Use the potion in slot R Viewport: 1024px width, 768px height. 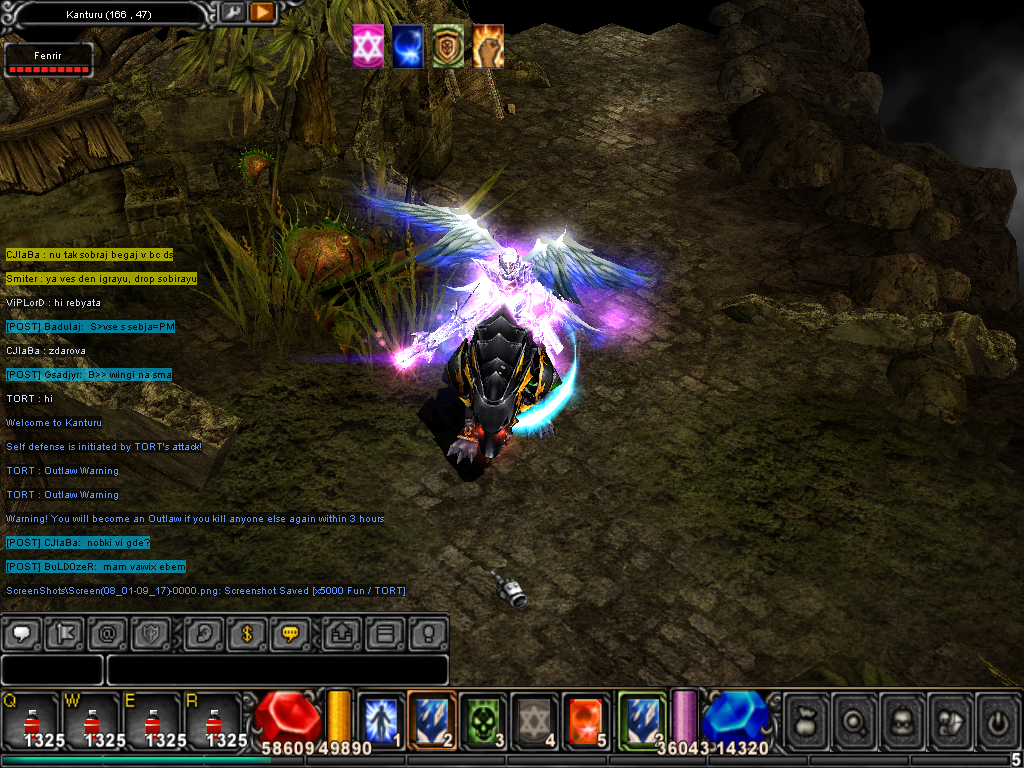click(x=213, y=720)
